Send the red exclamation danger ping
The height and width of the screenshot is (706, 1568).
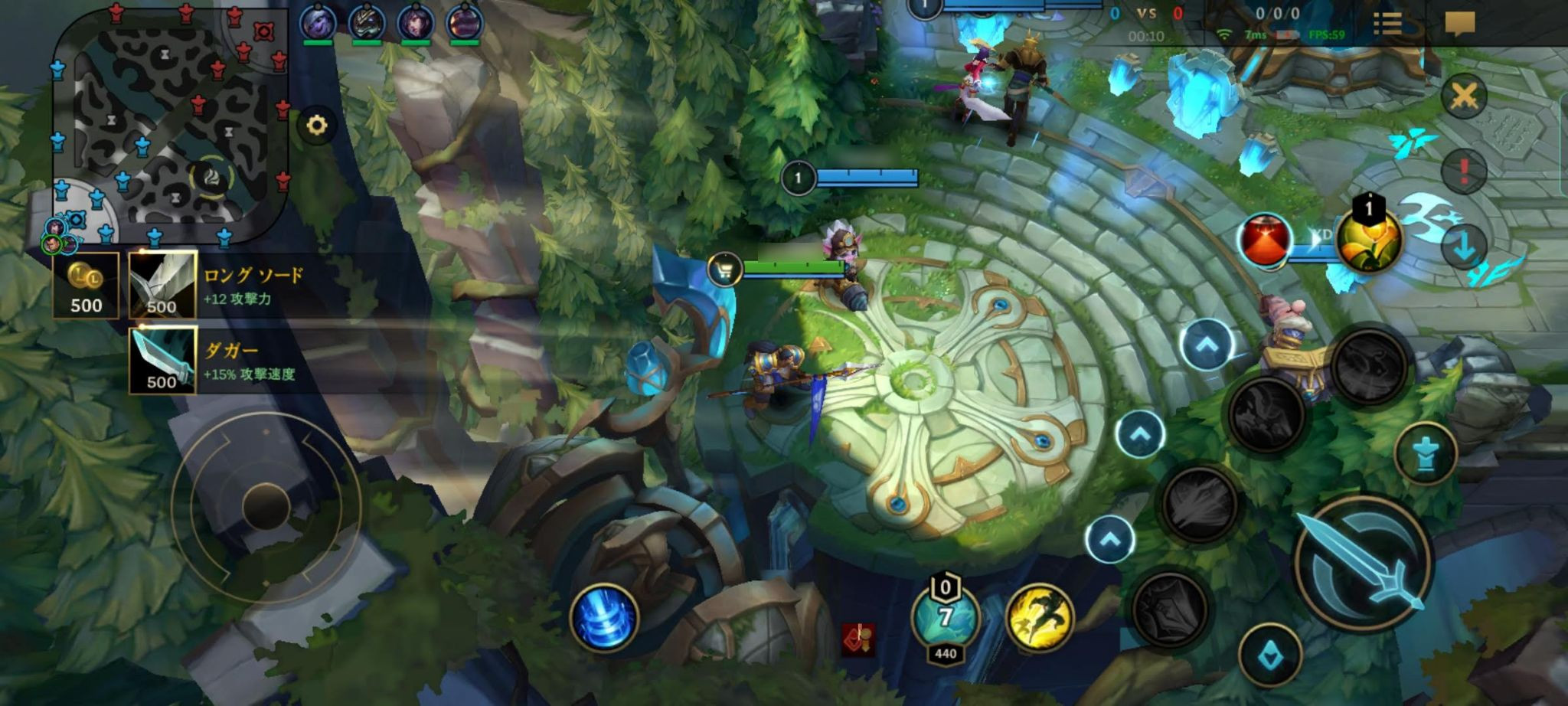tap(1463, 170)
